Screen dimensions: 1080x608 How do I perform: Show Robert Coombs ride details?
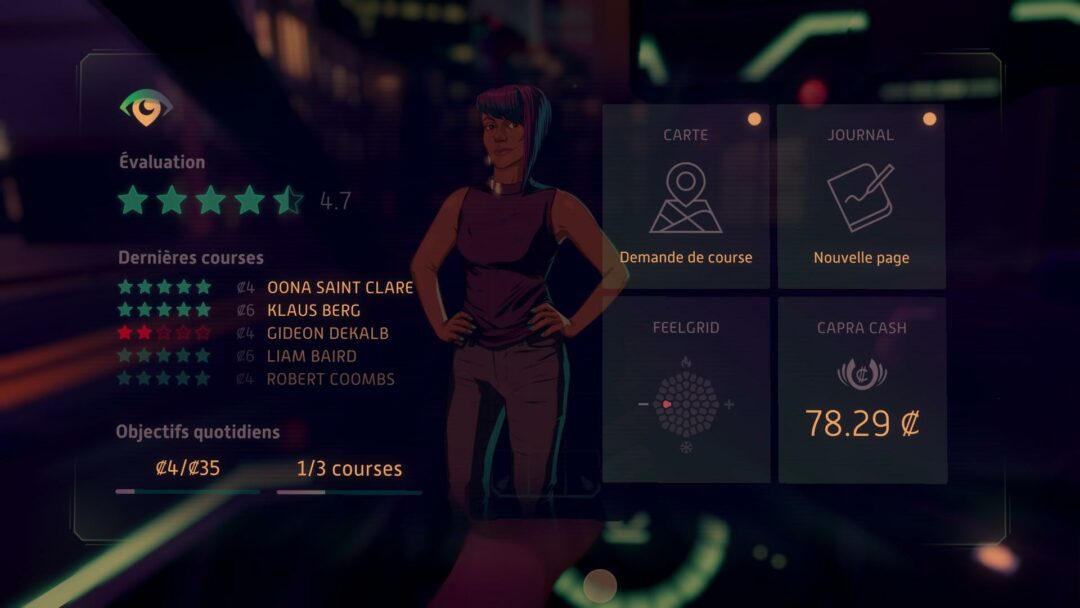coord(330,379)
